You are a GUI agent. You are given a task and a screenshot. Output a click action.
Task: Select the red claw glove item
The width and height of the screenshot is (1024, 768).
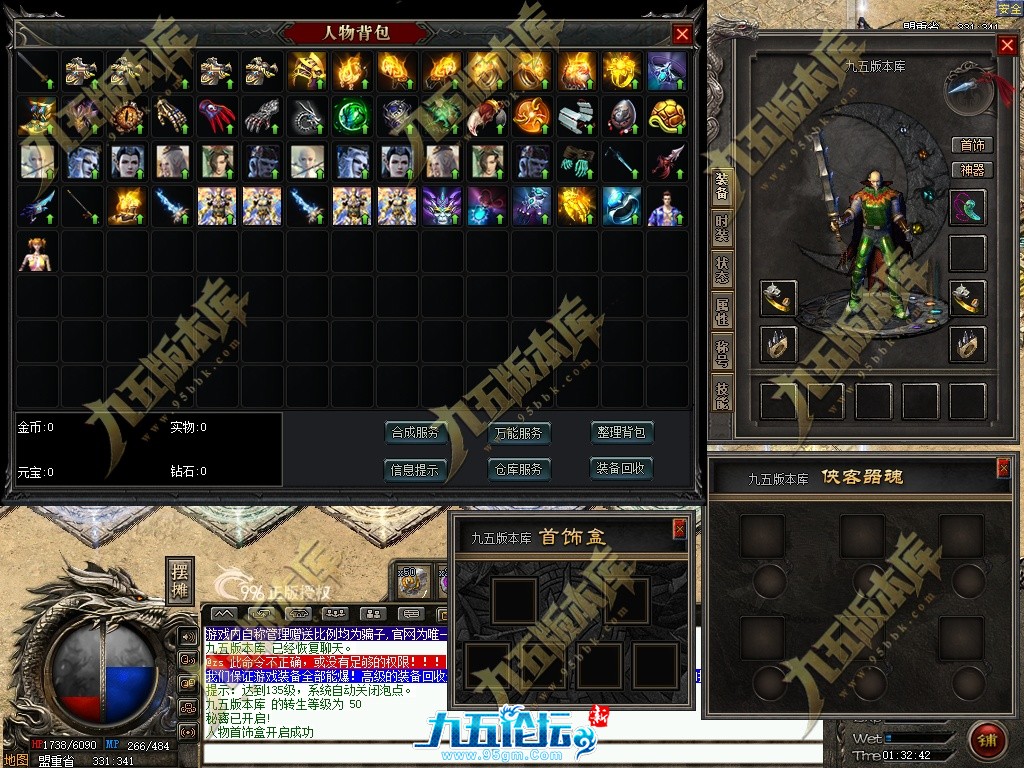coord(213,116)
